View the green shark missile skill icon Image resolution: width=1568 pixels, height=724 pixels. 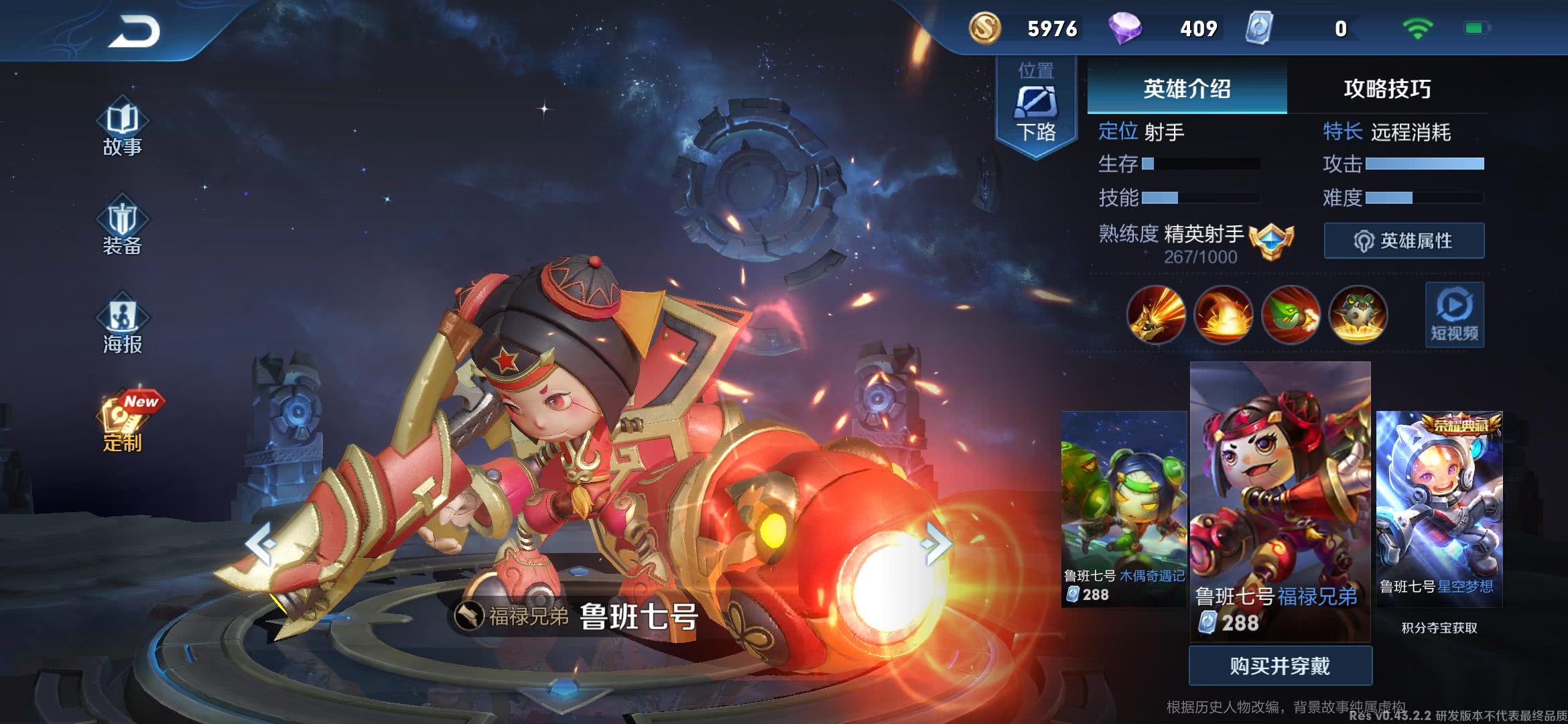coord(1291,314)
